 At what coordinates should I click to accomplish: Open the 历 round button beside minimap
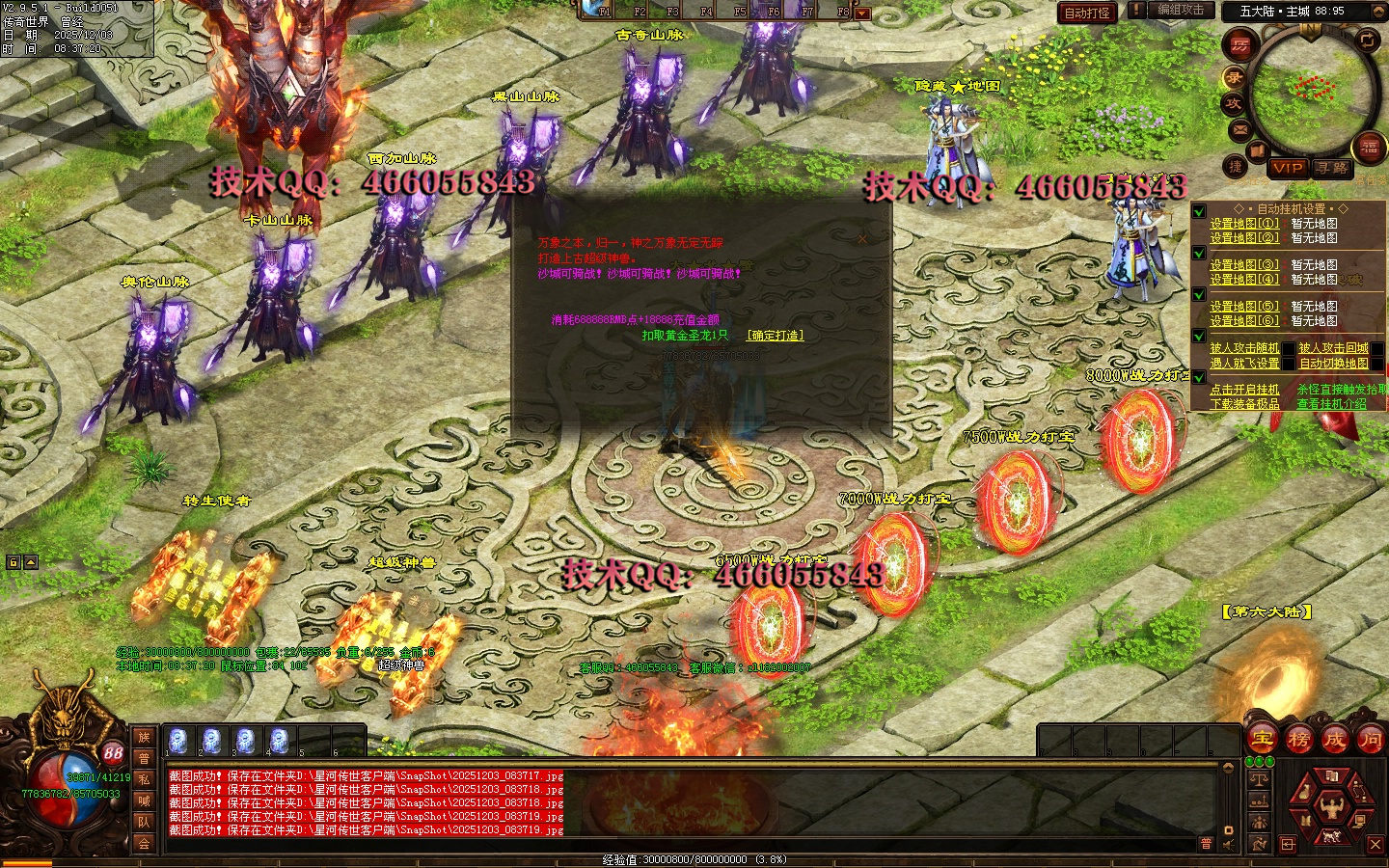(x=1239, y=44)
